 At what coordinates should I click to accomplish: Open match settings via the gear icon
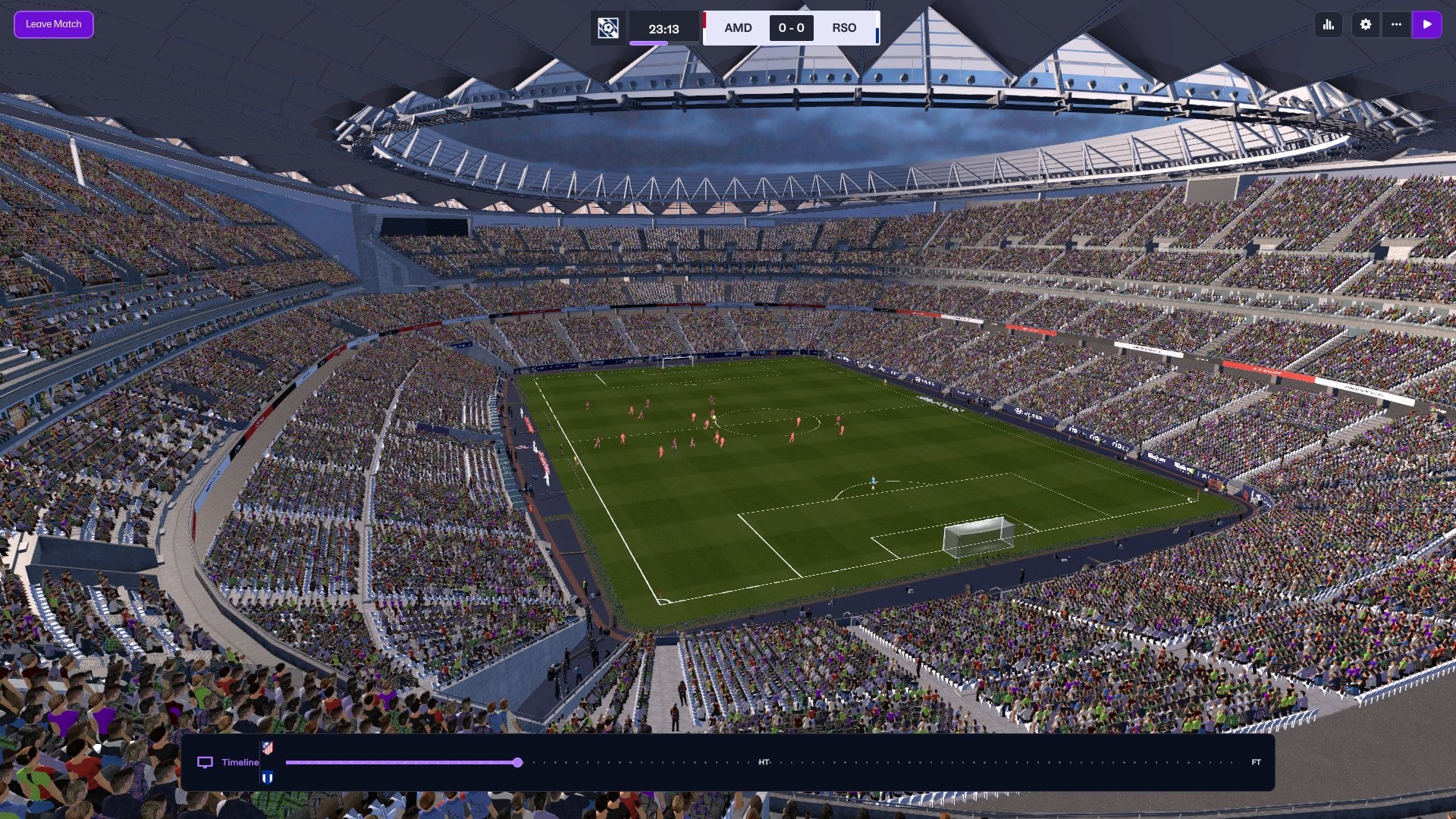coord(1366,24)
